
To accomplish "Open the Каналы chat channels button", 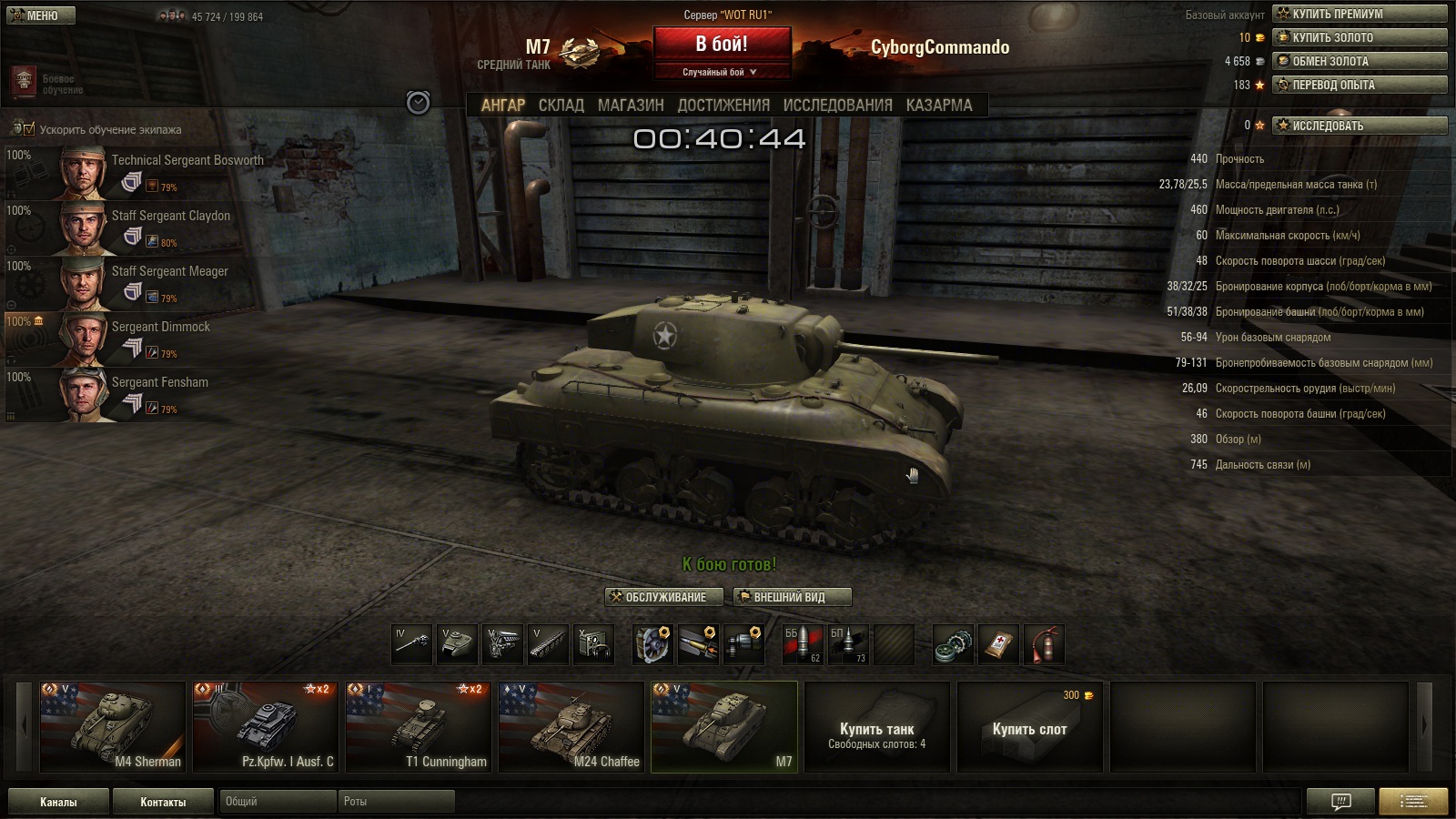I will point(58,802).
